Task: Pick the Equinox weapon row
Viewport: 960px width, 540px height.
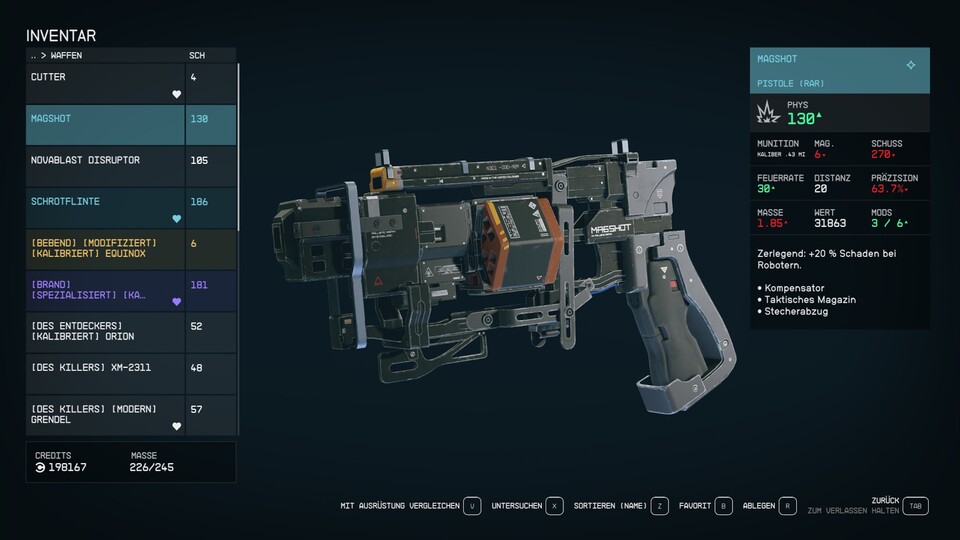Action: tap(105, 249)
